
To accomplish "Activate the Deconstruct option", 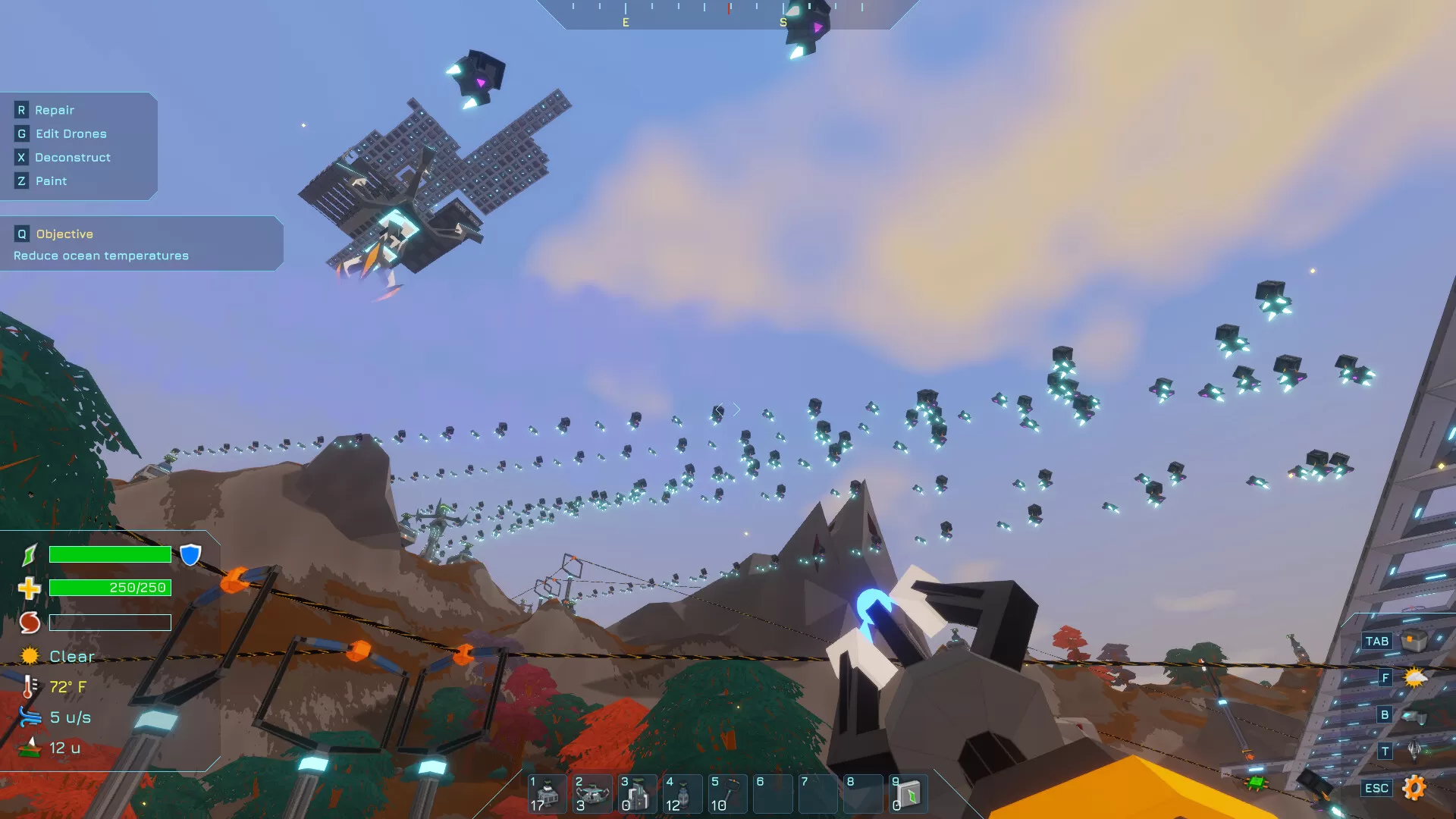I will coord(72,157).
